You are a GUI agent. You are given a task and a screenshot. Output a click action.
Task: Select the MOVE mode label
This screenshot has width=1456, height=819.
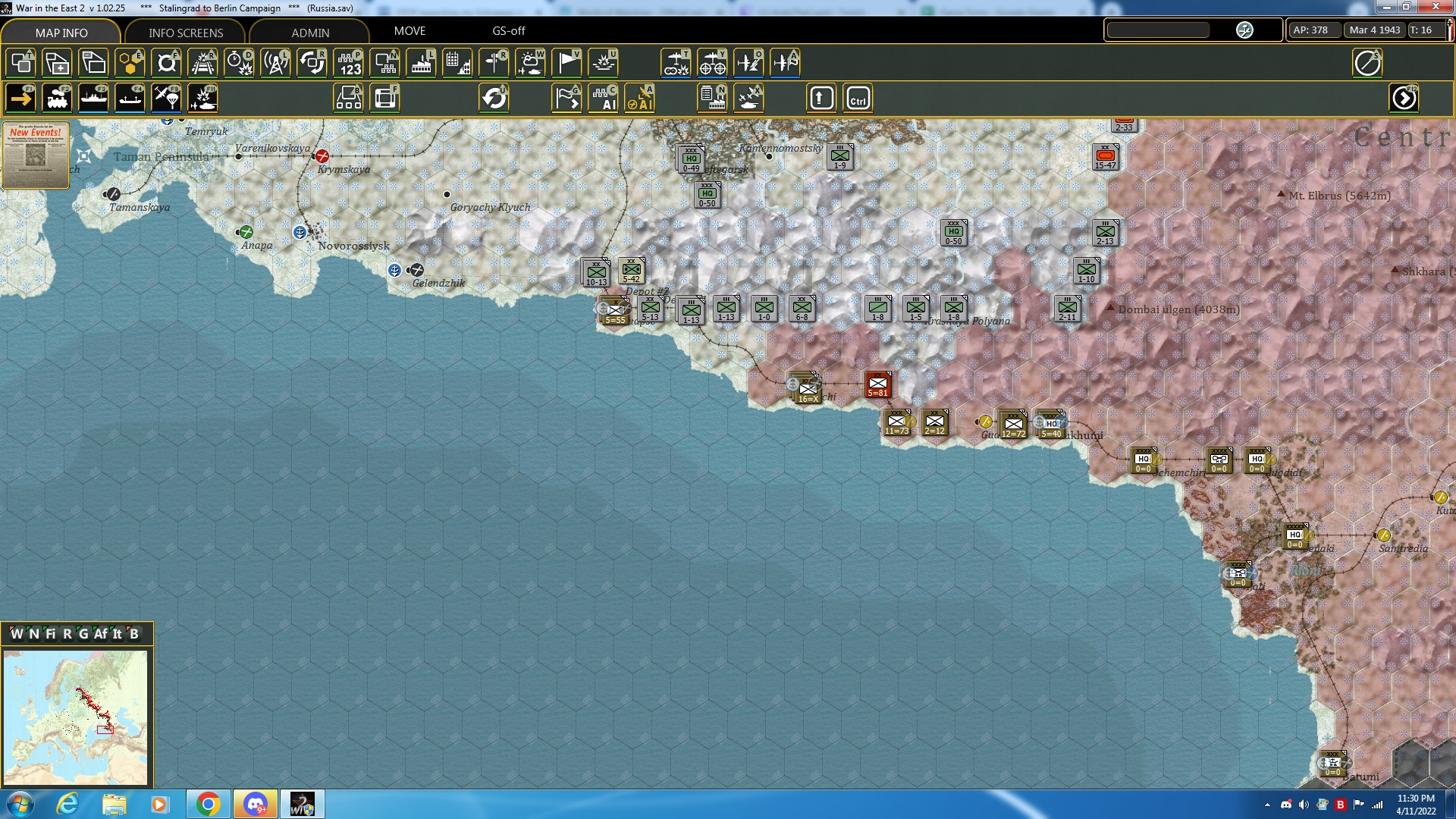pos(410,31)
